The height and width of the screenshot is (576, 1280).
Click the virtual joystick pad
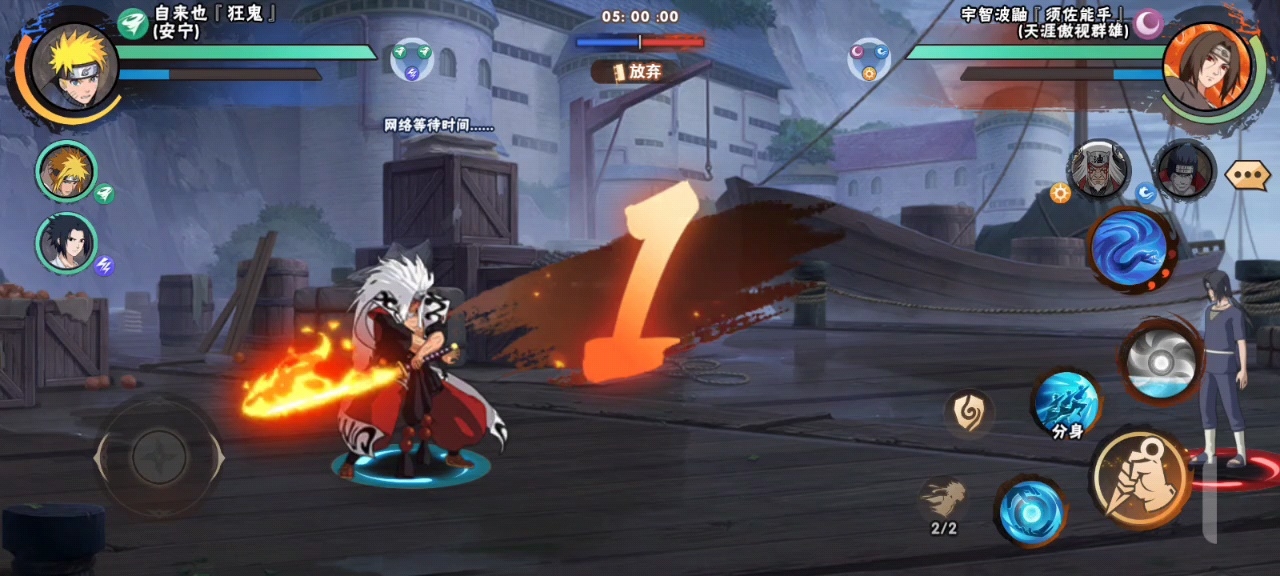click(x=159, y=458)
